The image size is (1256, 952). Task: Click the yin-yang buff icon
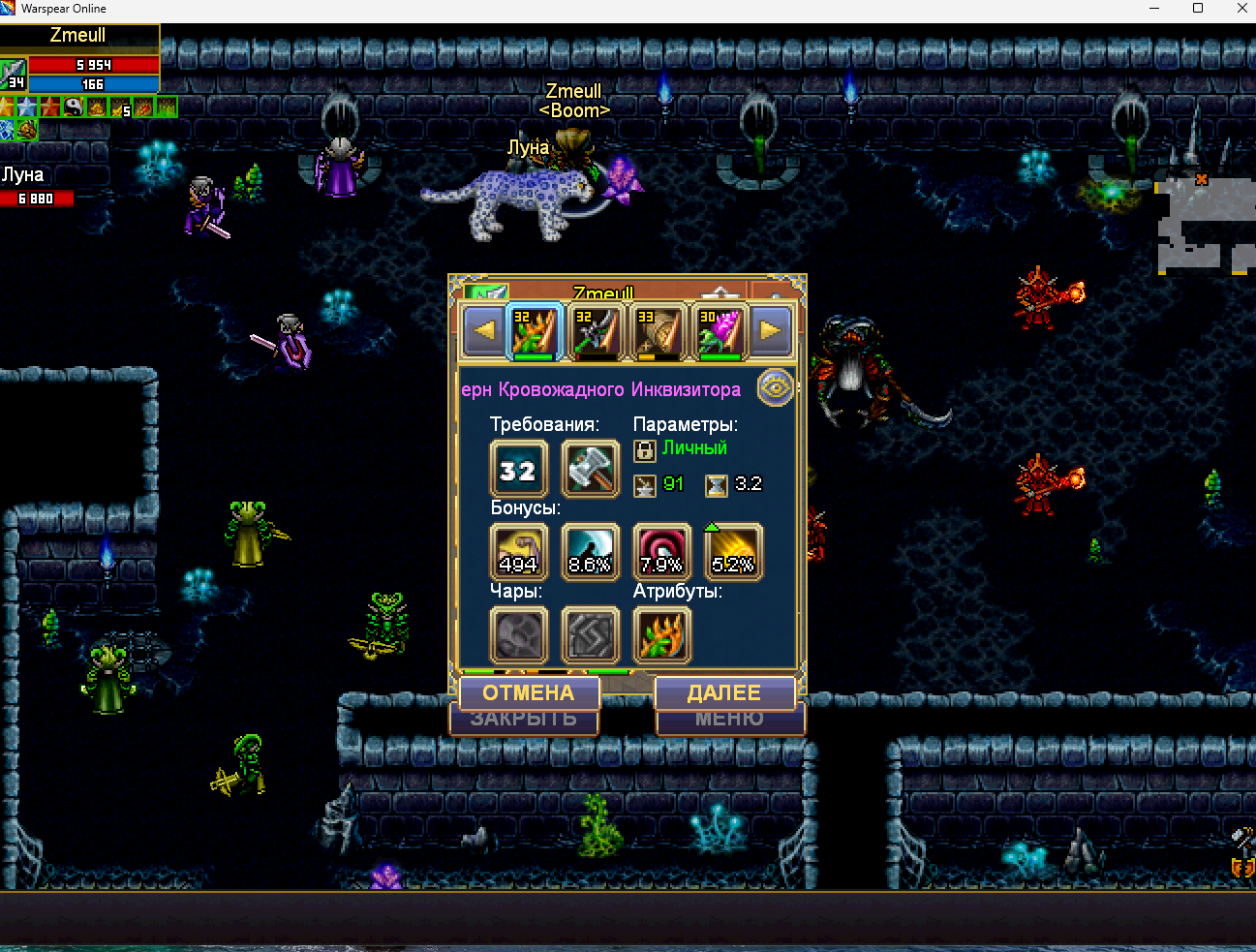point(74,107)
